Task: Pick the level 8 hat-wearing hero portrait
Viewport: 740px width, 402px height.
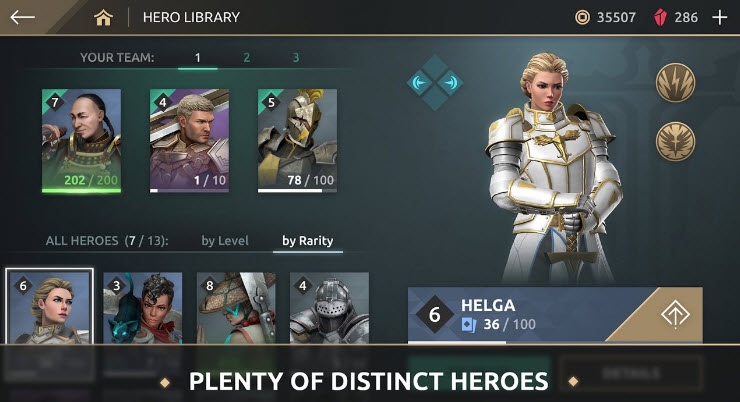Action: tap(236, 307)
